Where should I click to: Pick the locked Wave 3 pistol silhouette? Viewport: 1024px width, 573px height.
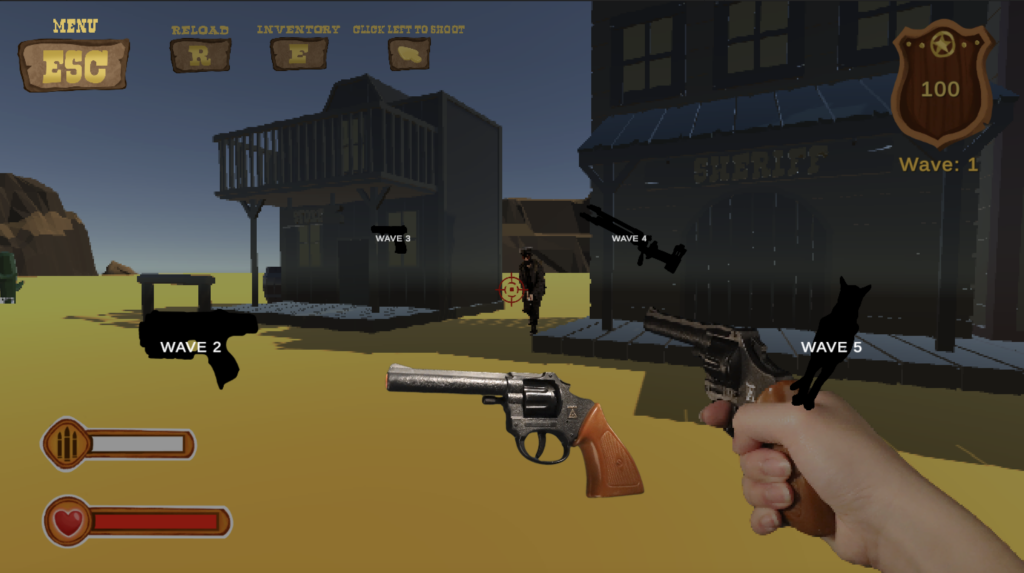coord(391,238)
